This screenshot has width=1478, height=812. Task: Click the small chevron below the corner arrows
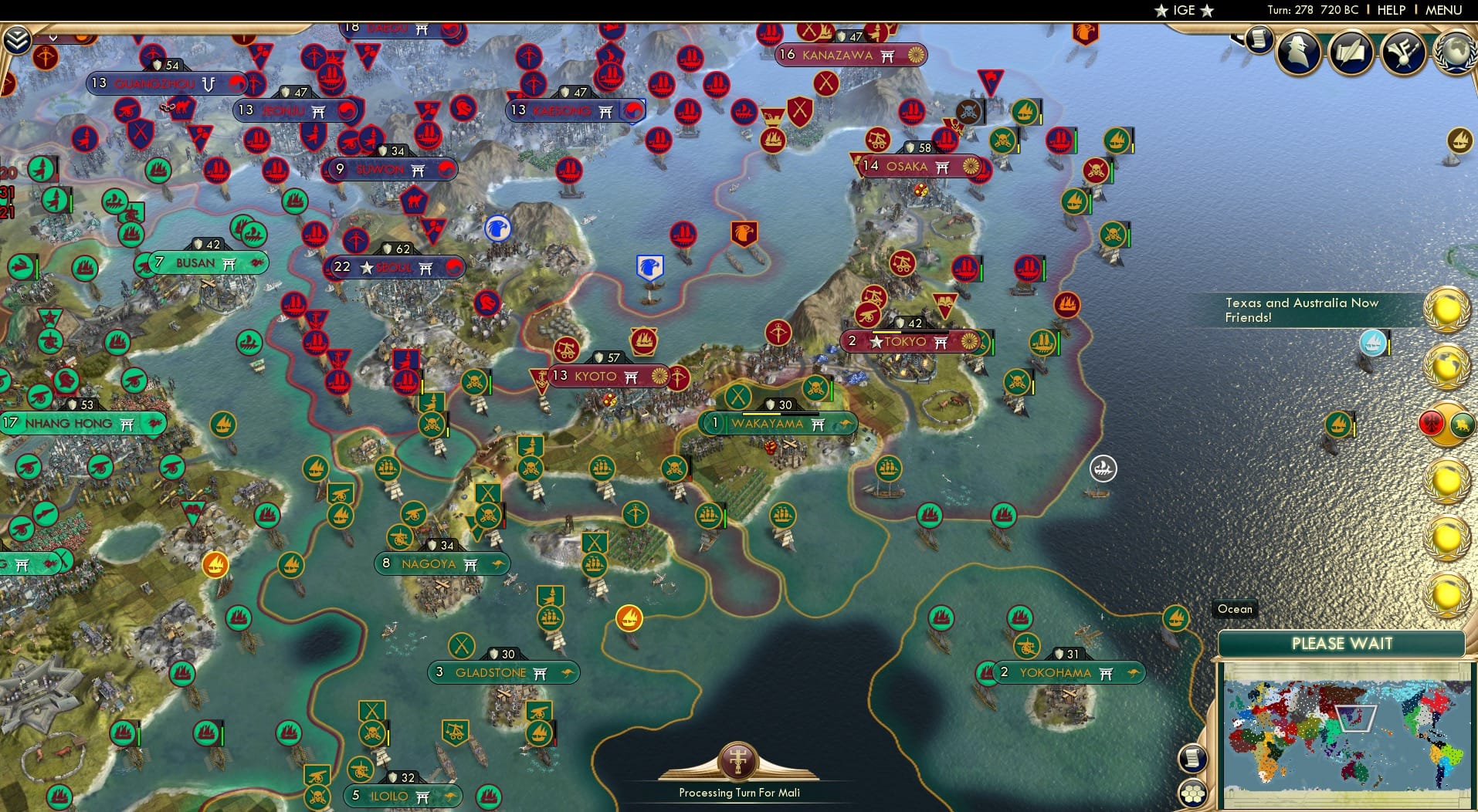[x=54, y=38]
